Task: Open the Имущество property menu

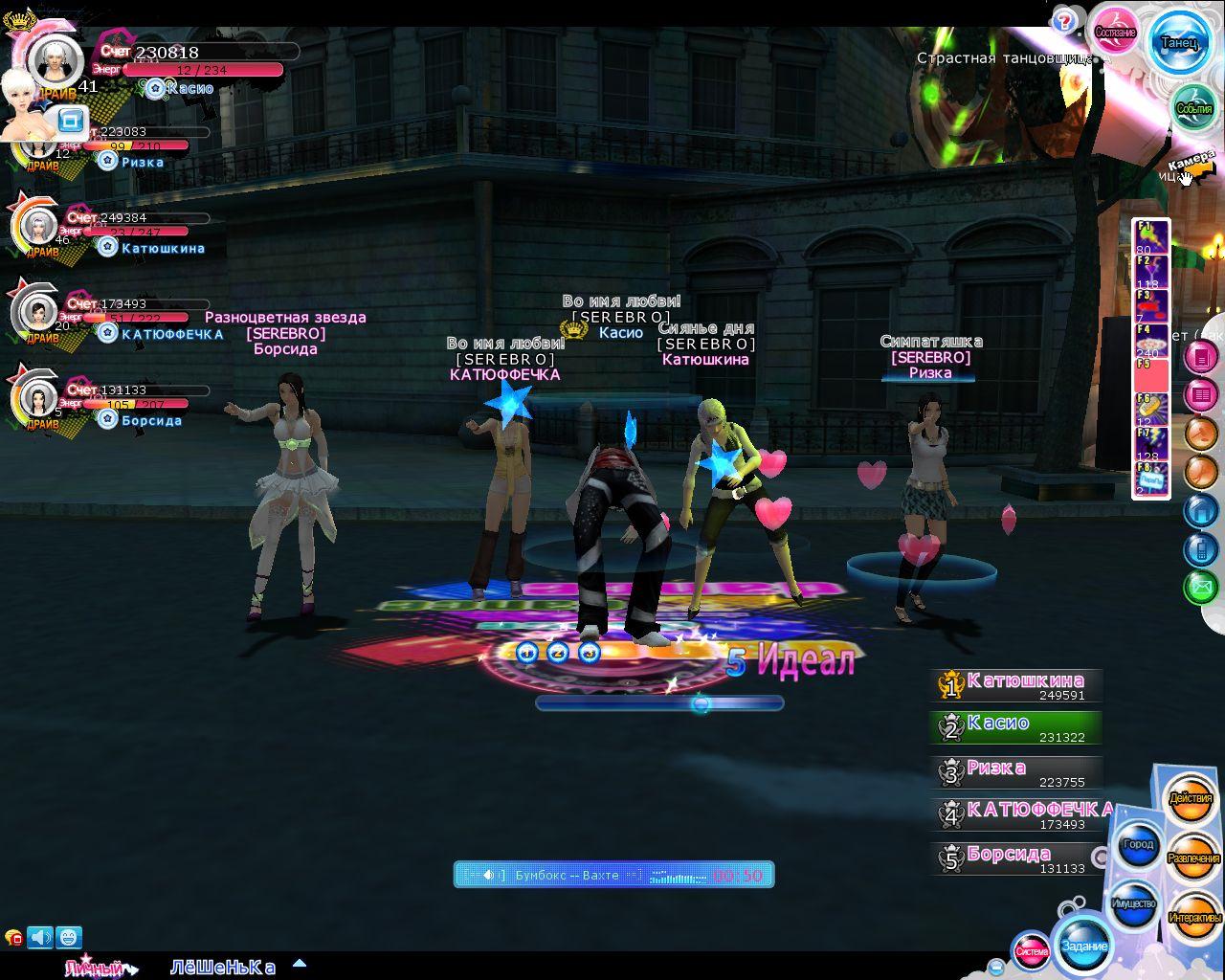Action: pyautogui.click(x=1134, y=903)
